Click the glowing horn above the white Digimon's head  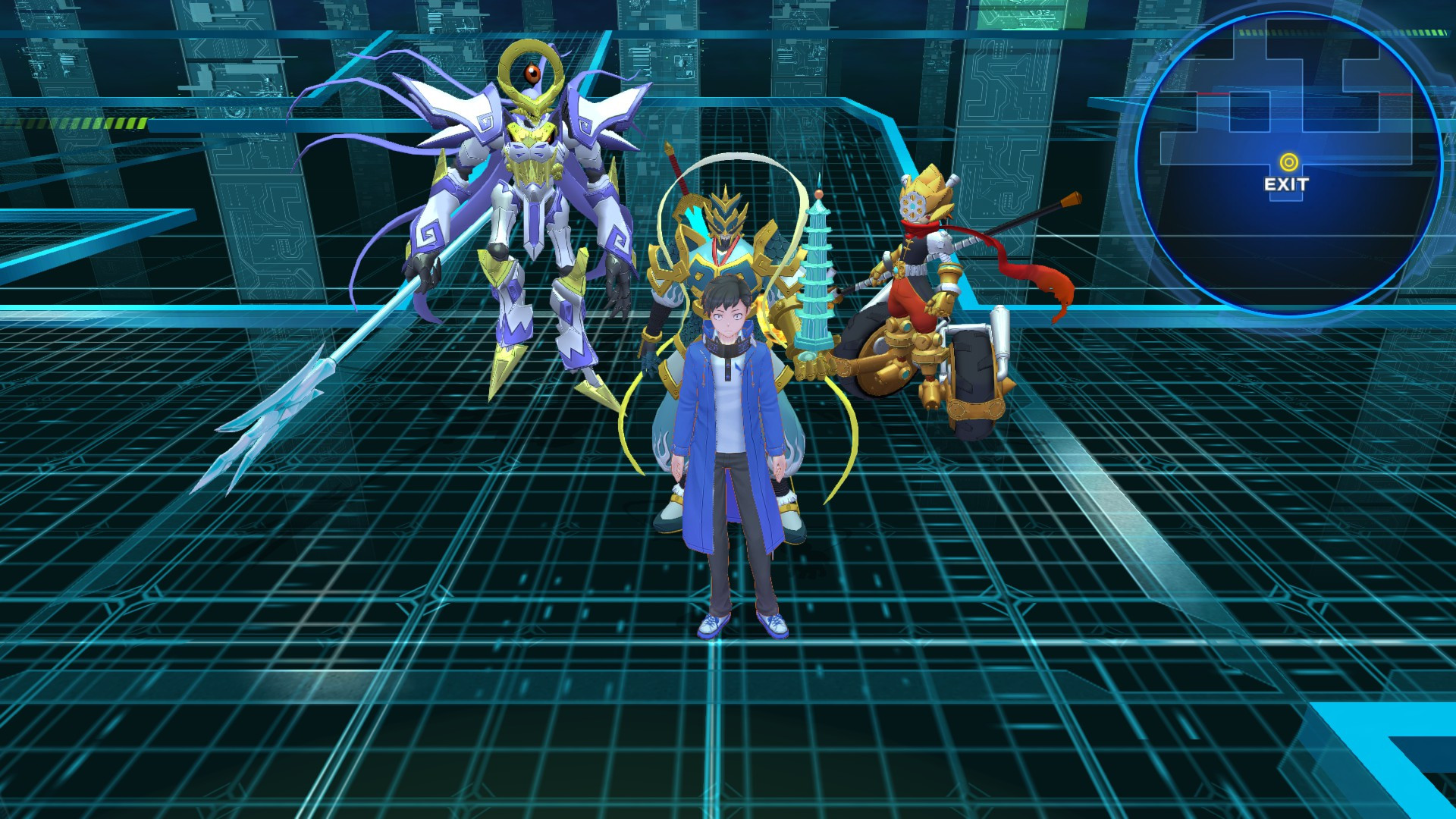531,61
